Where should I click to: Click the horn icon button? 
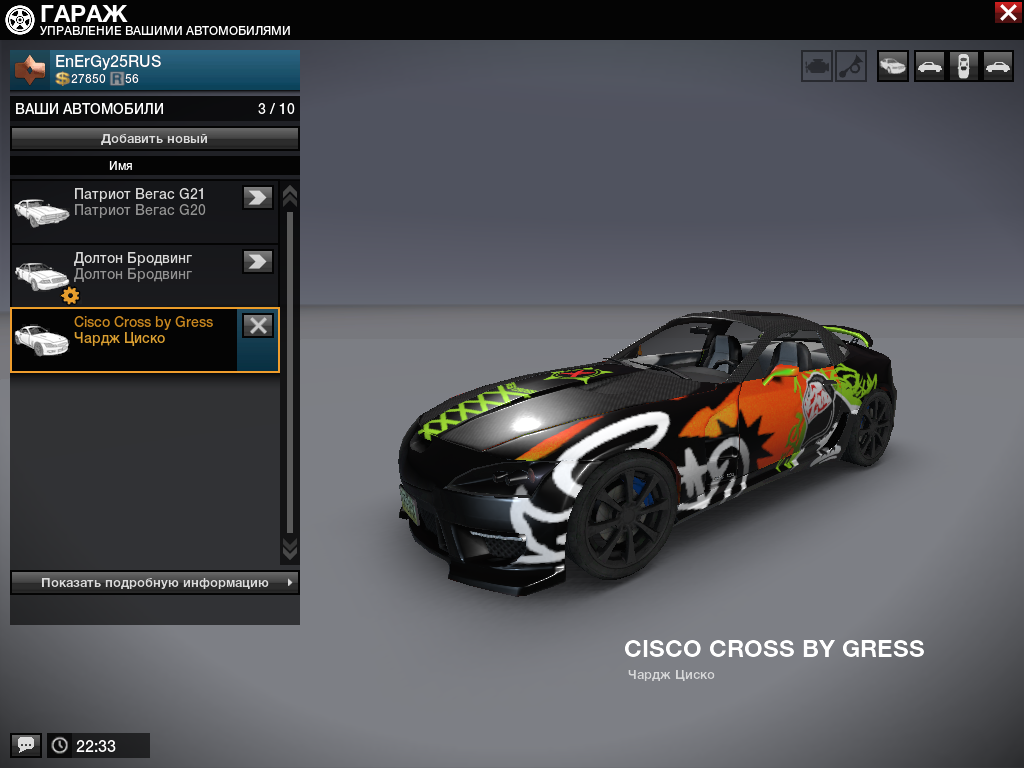(851, 66)
